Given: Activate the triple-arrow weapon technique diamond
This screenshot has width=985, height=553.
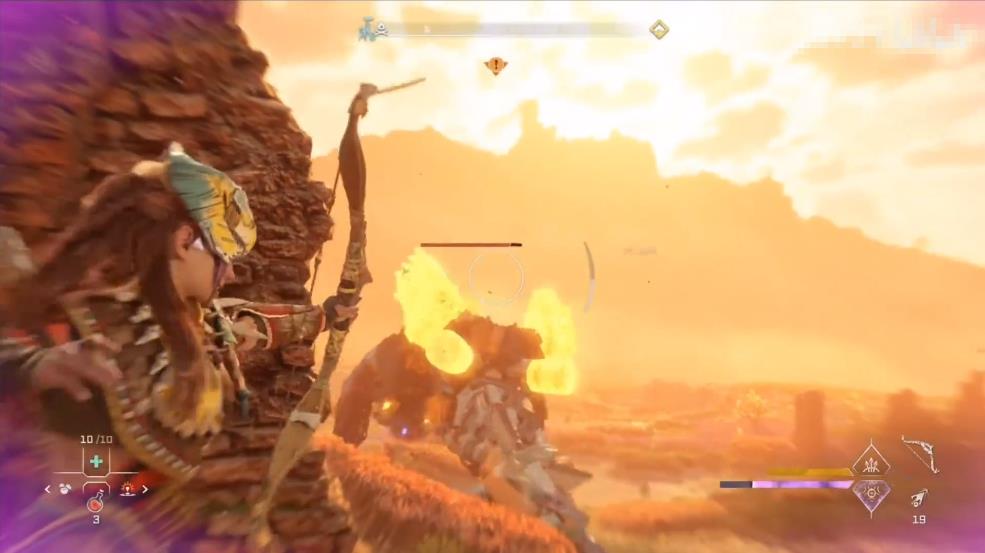Looking at the screenshot, I should (870, 463).
